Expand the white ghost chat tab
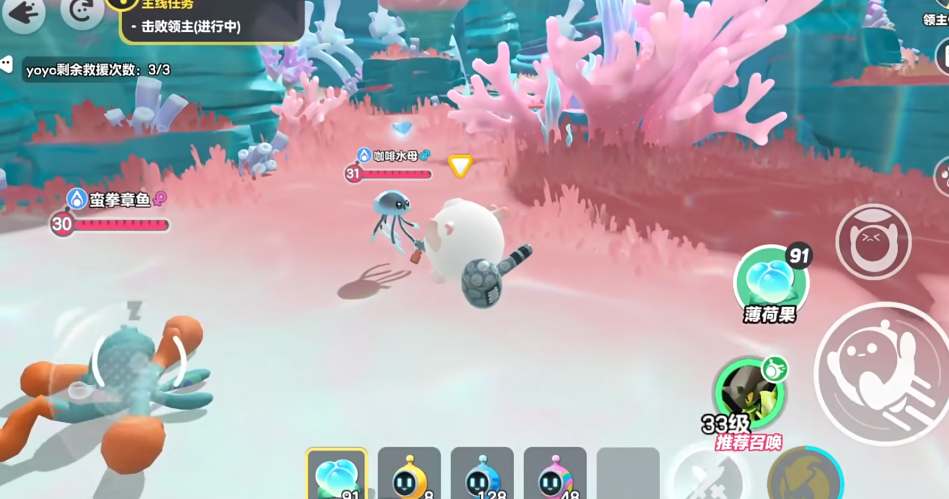This screenshot has height=499, width=949. pyautogui.click(x=6, y=65)
